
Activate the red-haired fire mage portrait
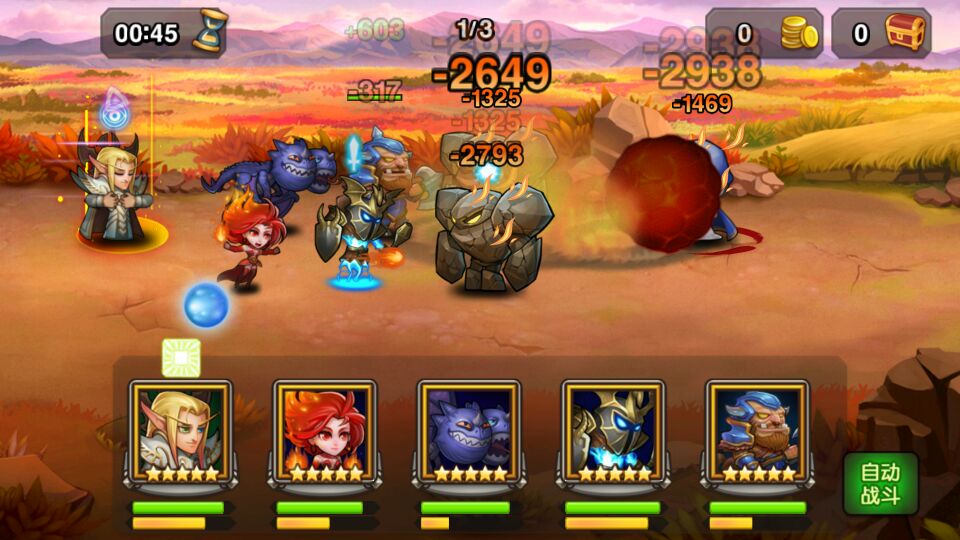(325, 431)
